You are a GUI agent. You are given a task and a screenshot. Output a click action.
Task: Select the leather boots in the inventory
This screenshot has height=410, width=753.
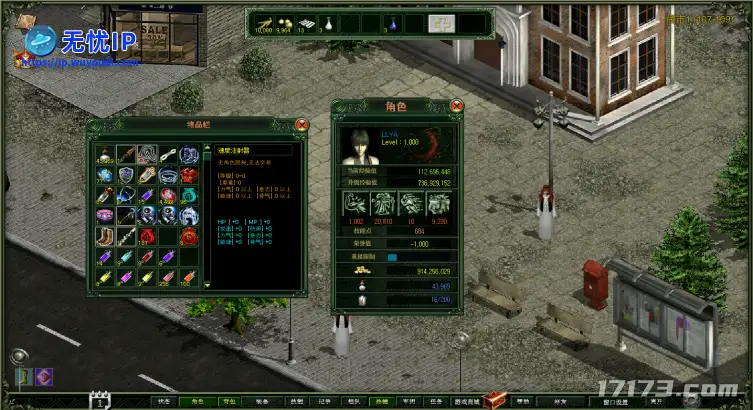point(105,237)
